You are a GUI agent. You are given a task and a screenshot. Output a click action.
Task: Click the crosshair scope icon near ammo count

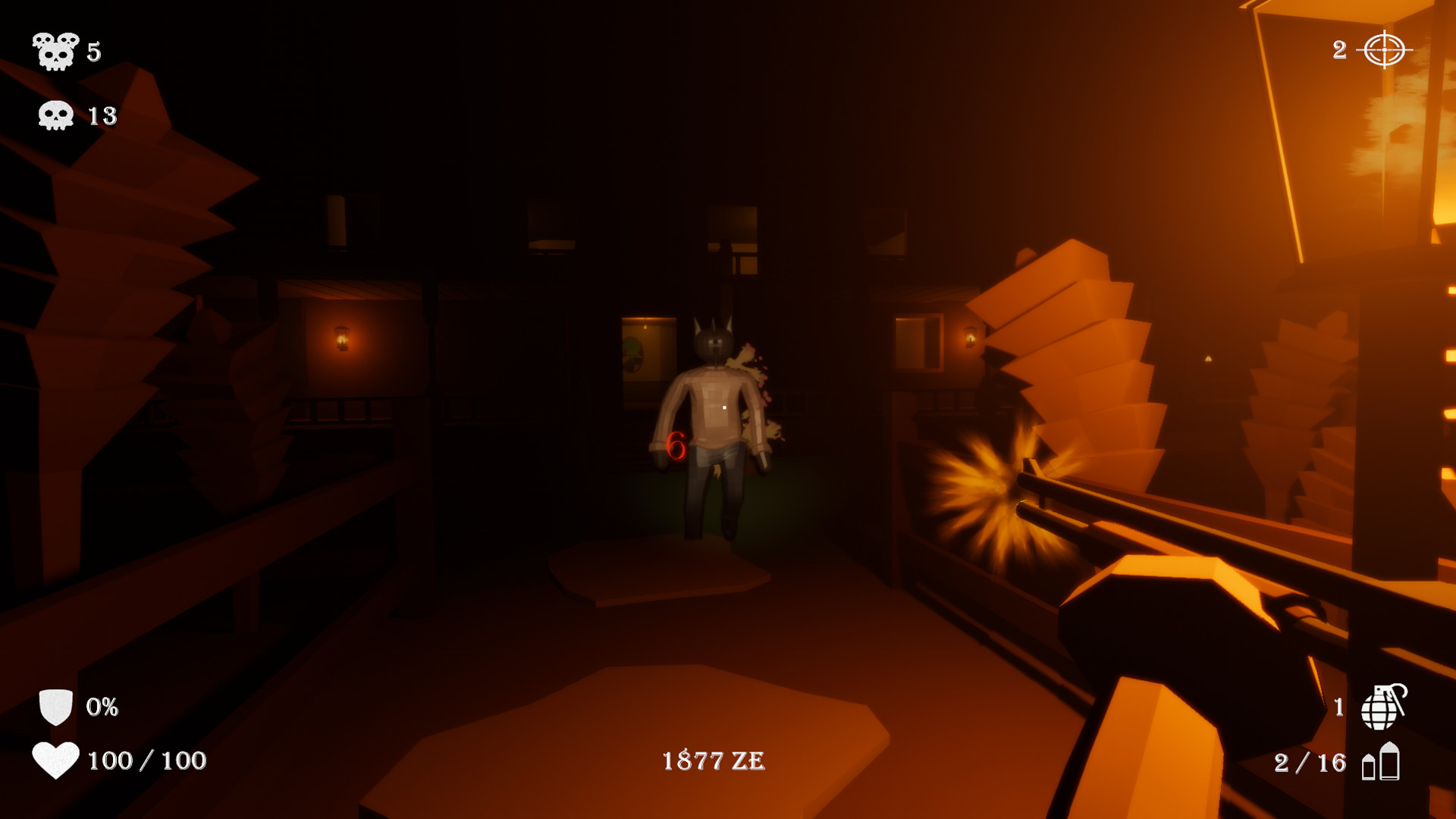tap(1385, 50)
